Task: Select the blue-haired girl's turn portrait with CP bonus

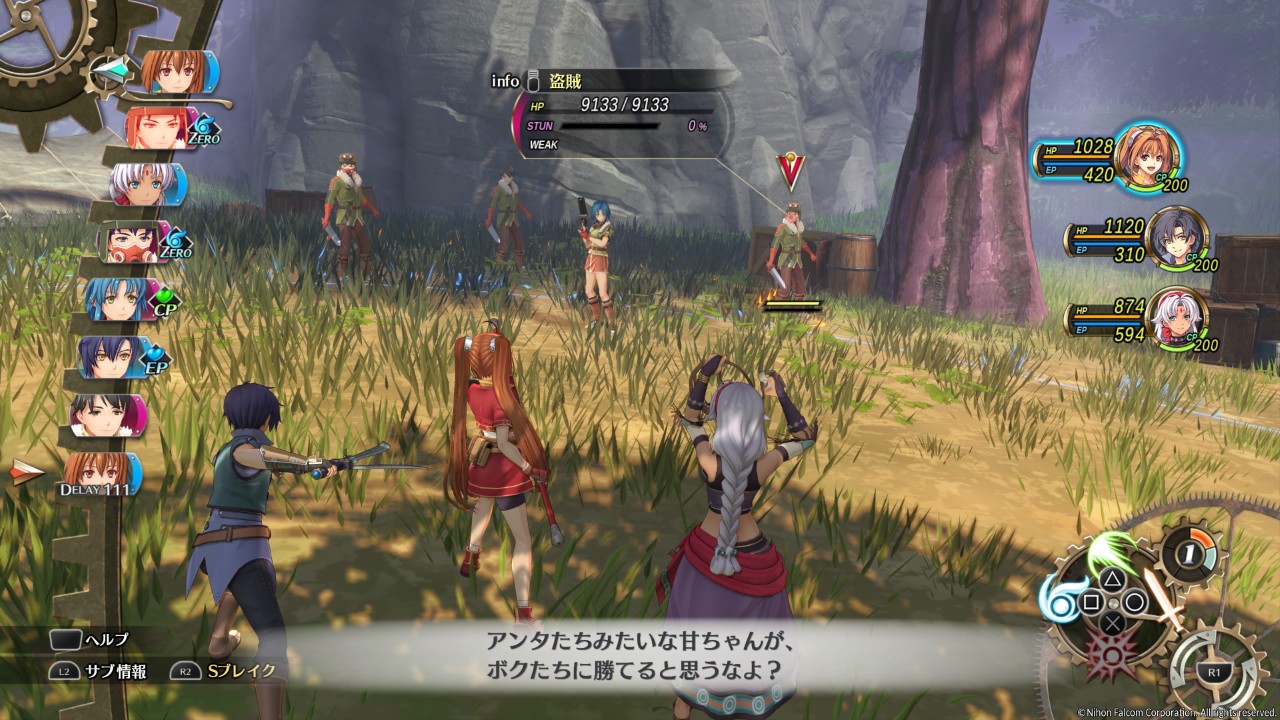Action: point(118,299)
